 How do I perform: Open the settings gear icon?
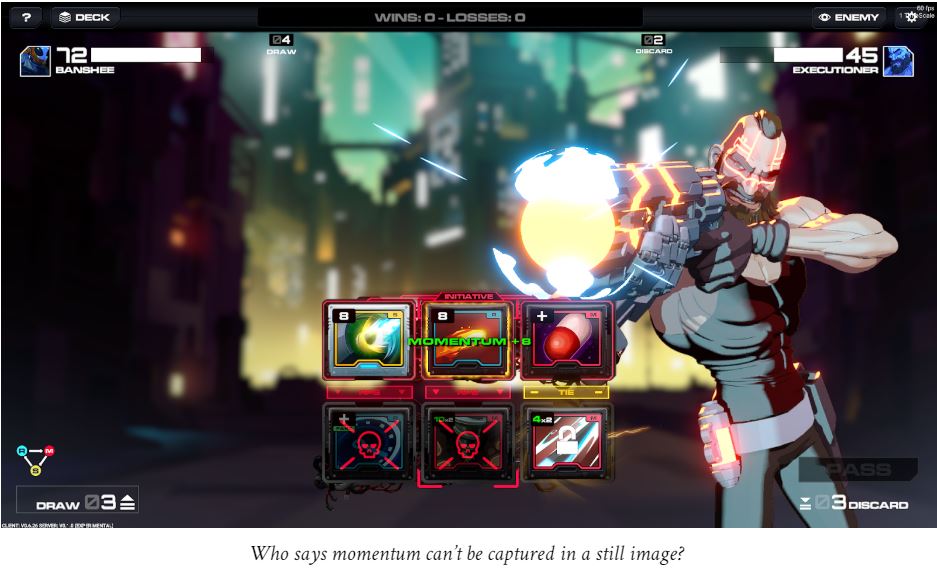(911, 17)
